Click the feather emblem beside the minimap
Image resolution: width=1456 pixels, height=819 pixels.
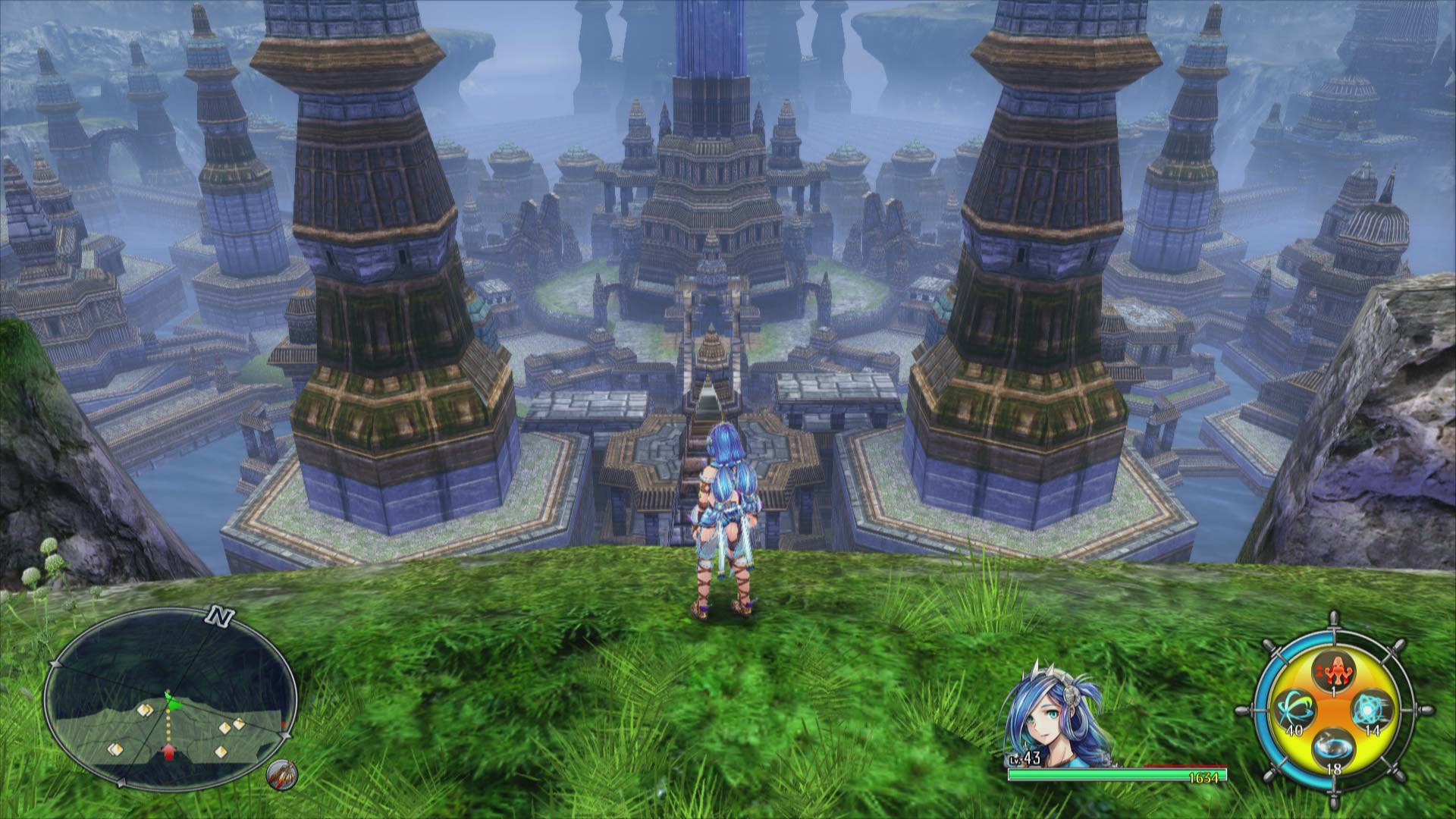(281, 776)
